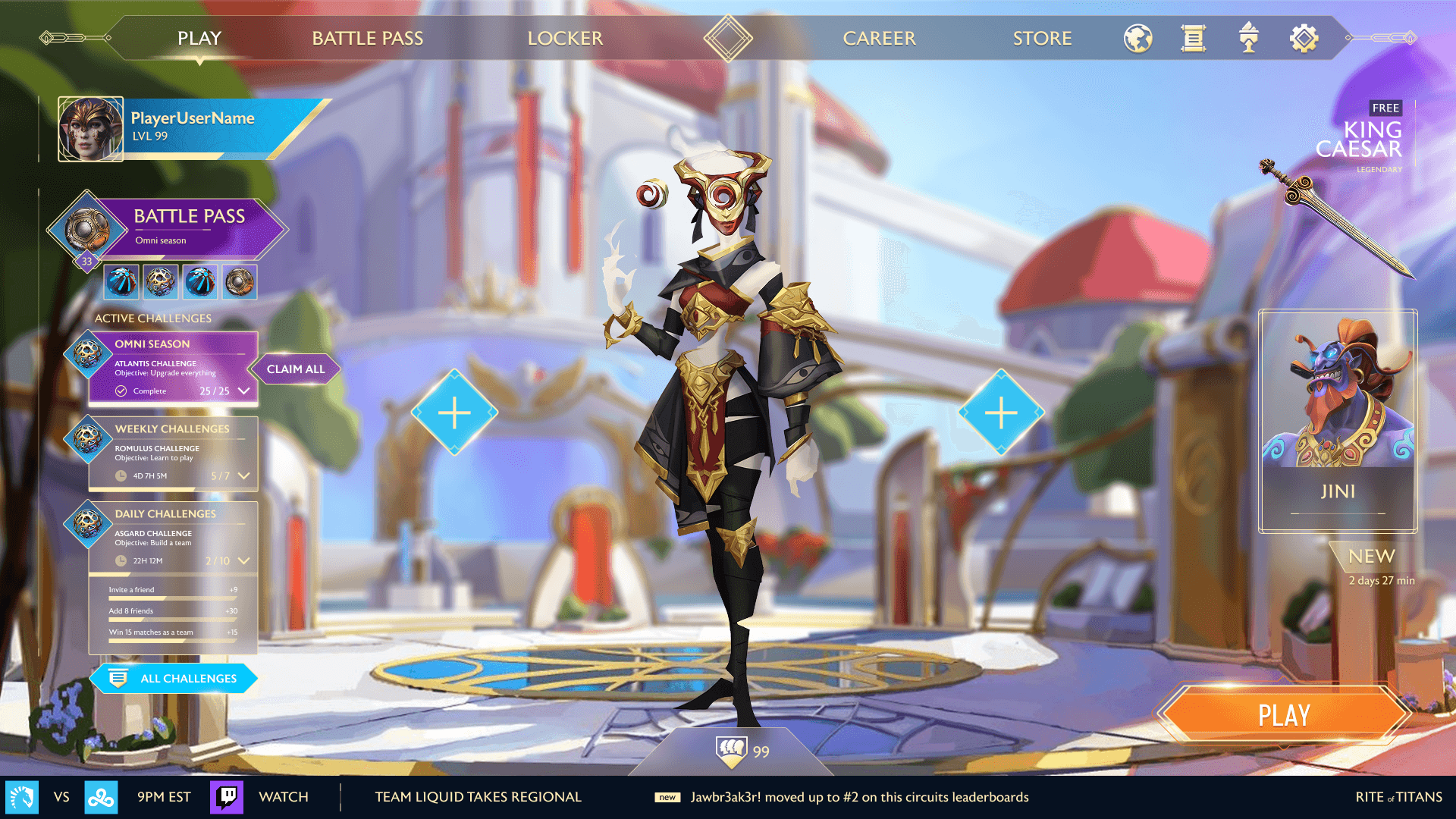Expand the Weekly Challenges card
This screenshot has width=1456, height=819.
coord(243,476)
